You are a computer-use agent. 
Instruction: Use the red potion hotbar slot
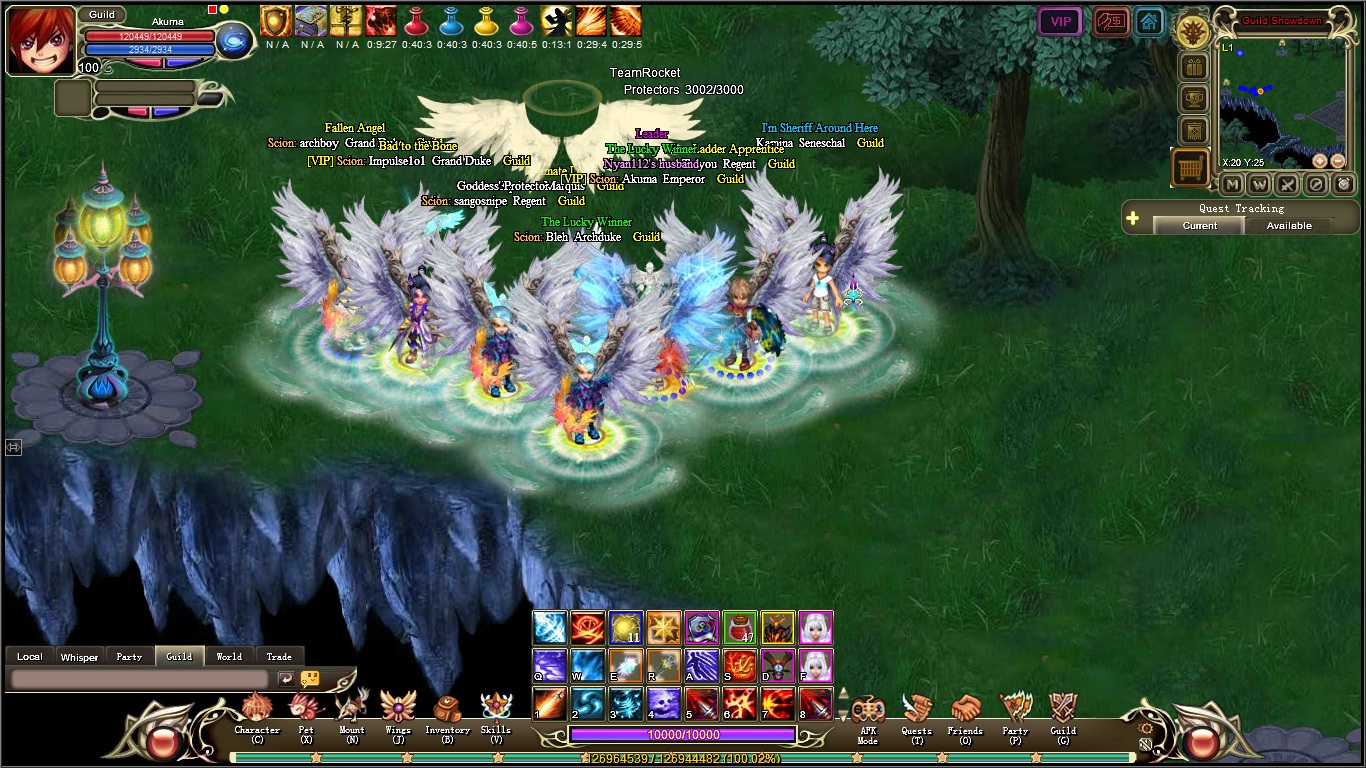pyautogui.click(x=739, y=629)
